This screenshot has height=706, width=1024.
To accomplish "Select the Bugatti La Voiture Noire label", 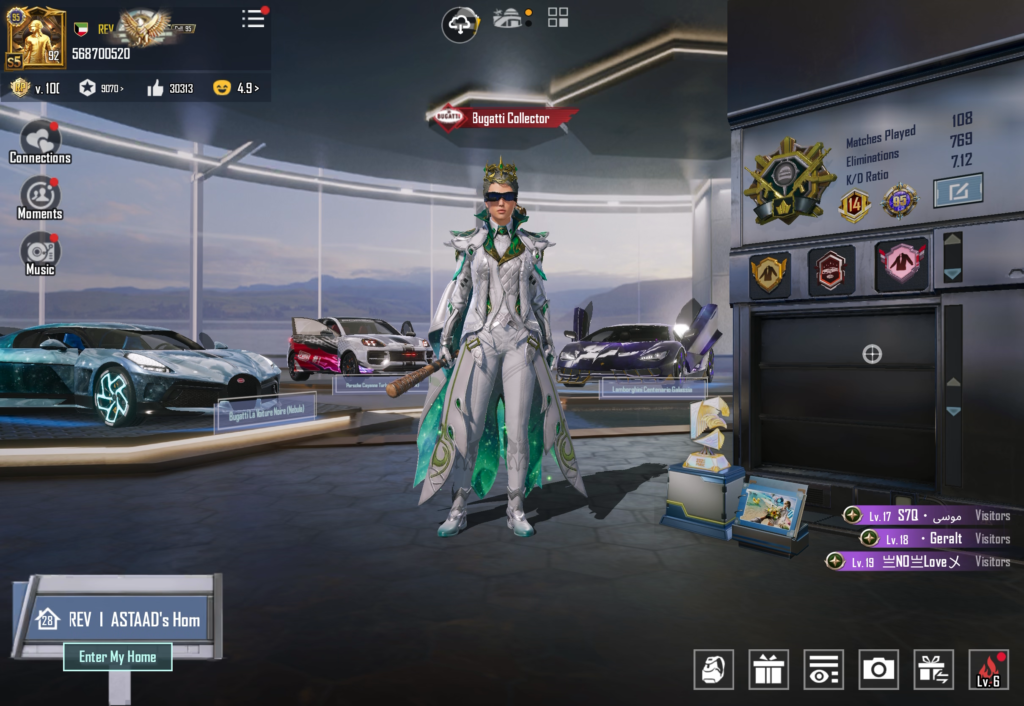I will coord(266,411).
